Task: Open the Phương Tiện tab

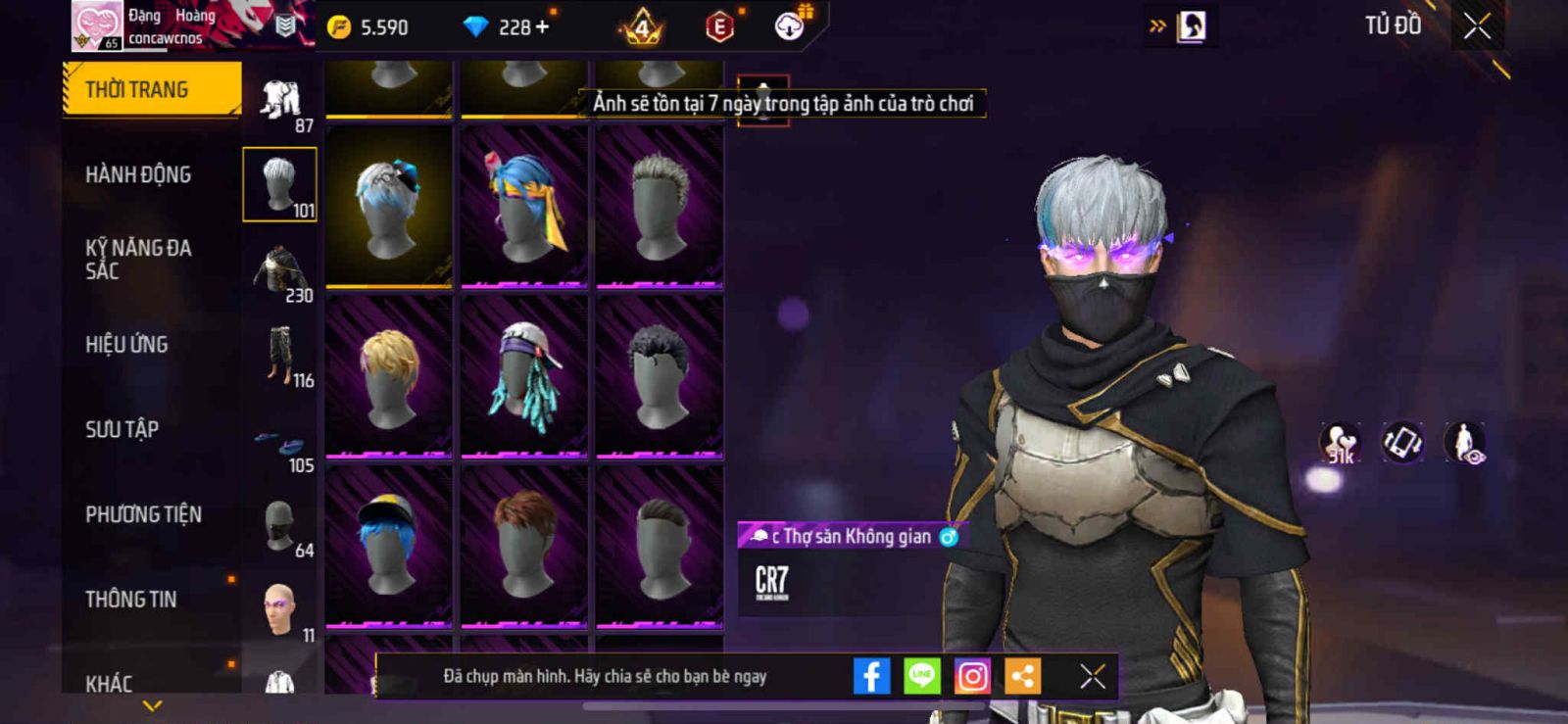Action: [143, 514]
